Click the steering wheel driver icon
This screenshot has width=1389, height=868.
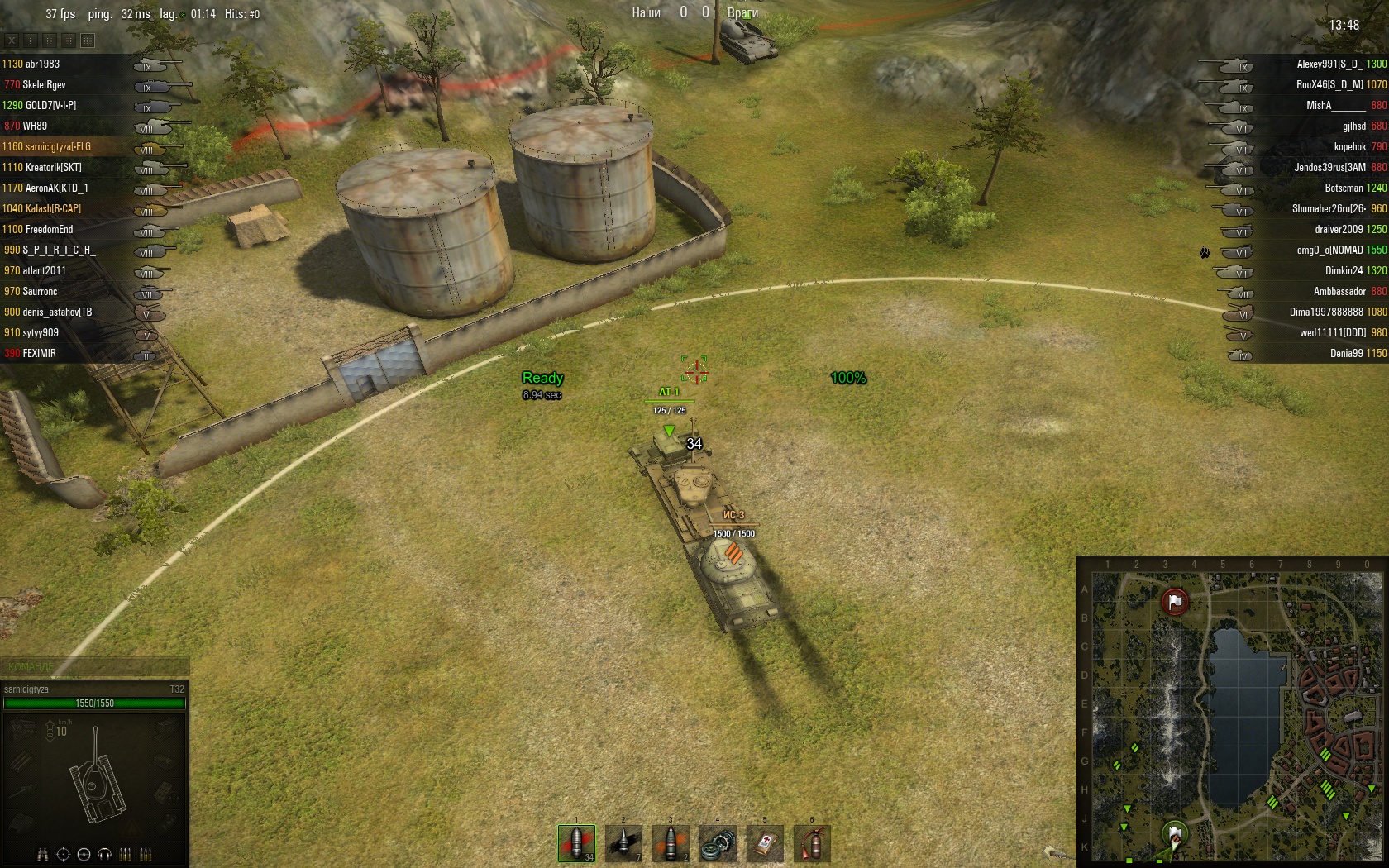coord(84,854)
